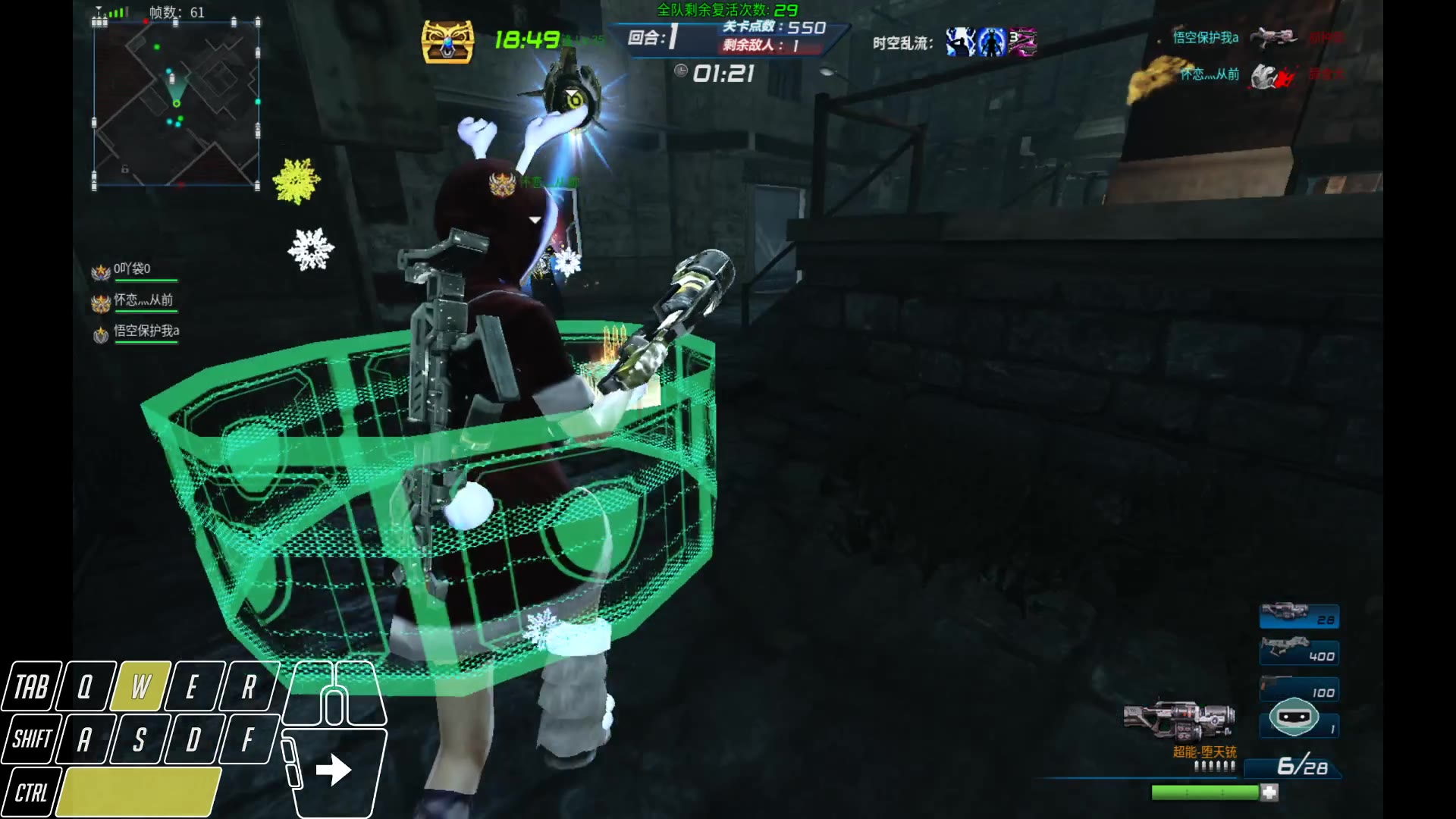
Task: Select teammate 0吖袋0 in squad list
Action: [133, 270]
